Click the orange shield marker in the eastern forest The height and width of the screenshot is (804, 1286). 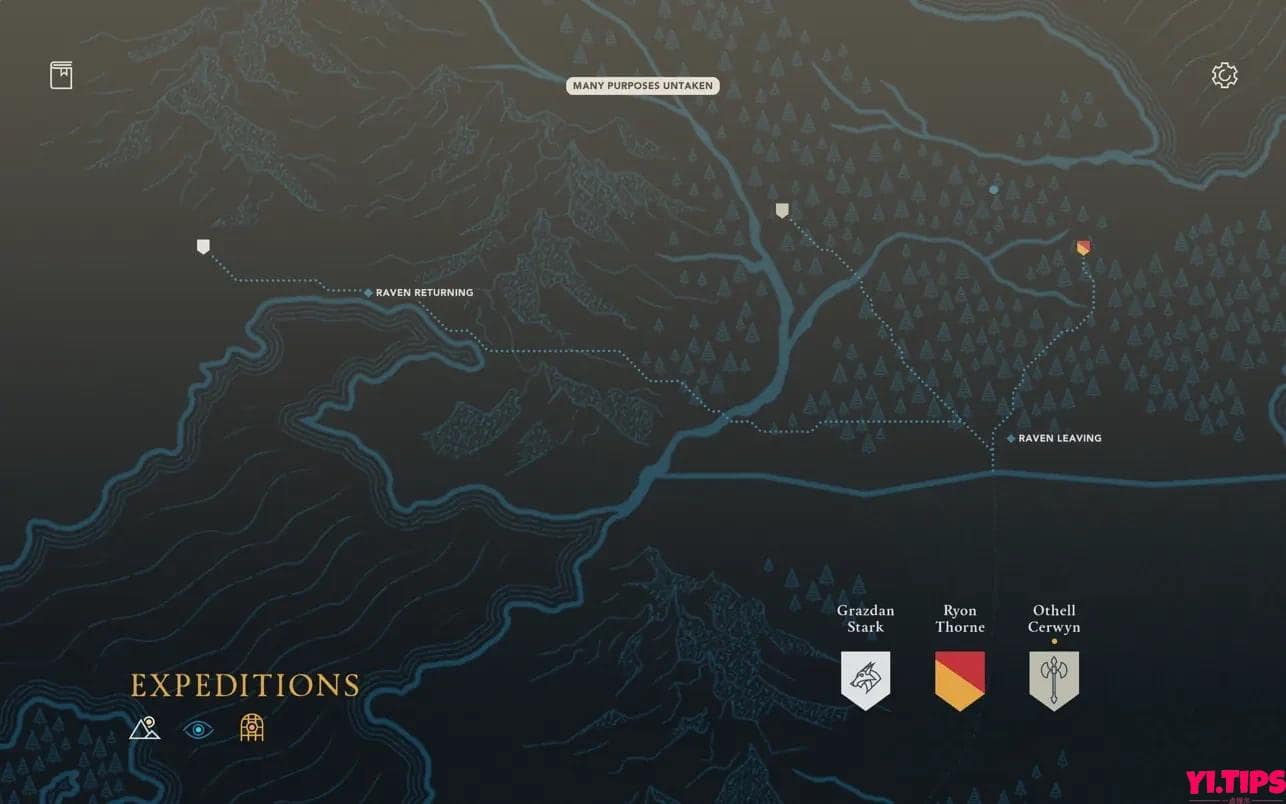[x=1083, y=247]
